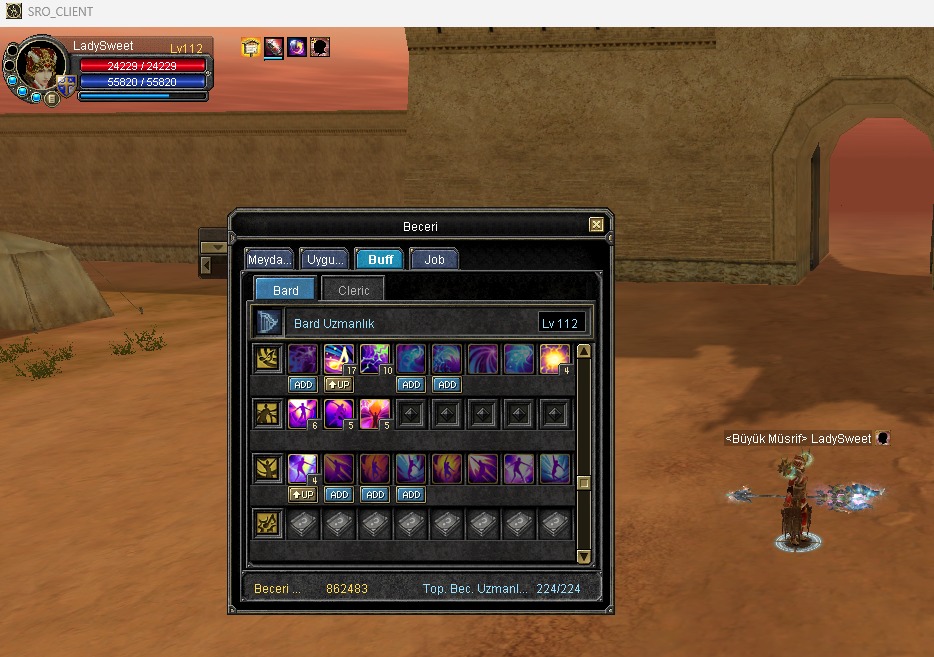Click the UP button under the music note skill
Viewport: 934px width, 657px height.
click(x=338, y=384)
